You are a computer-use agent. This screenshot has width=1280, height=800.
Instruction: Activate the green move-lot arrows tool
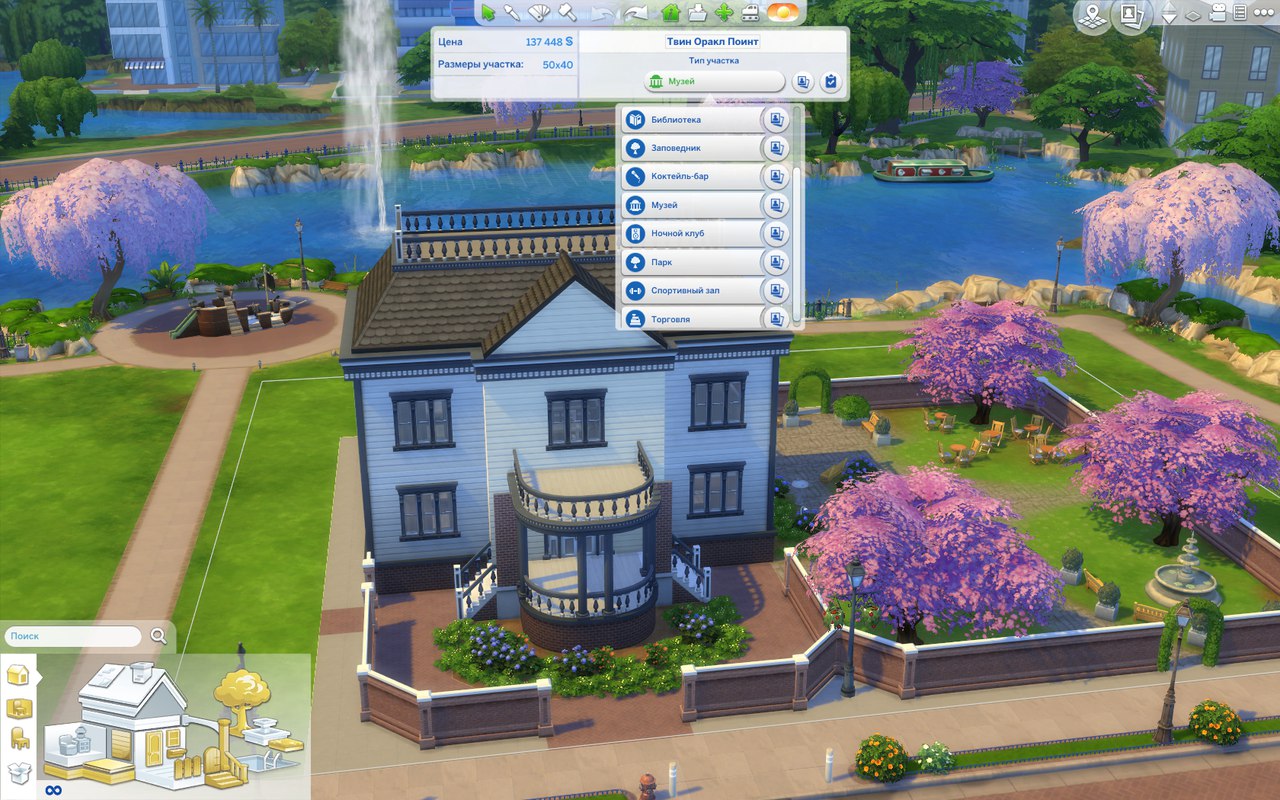pyautogui.click(x=723, y=12)
